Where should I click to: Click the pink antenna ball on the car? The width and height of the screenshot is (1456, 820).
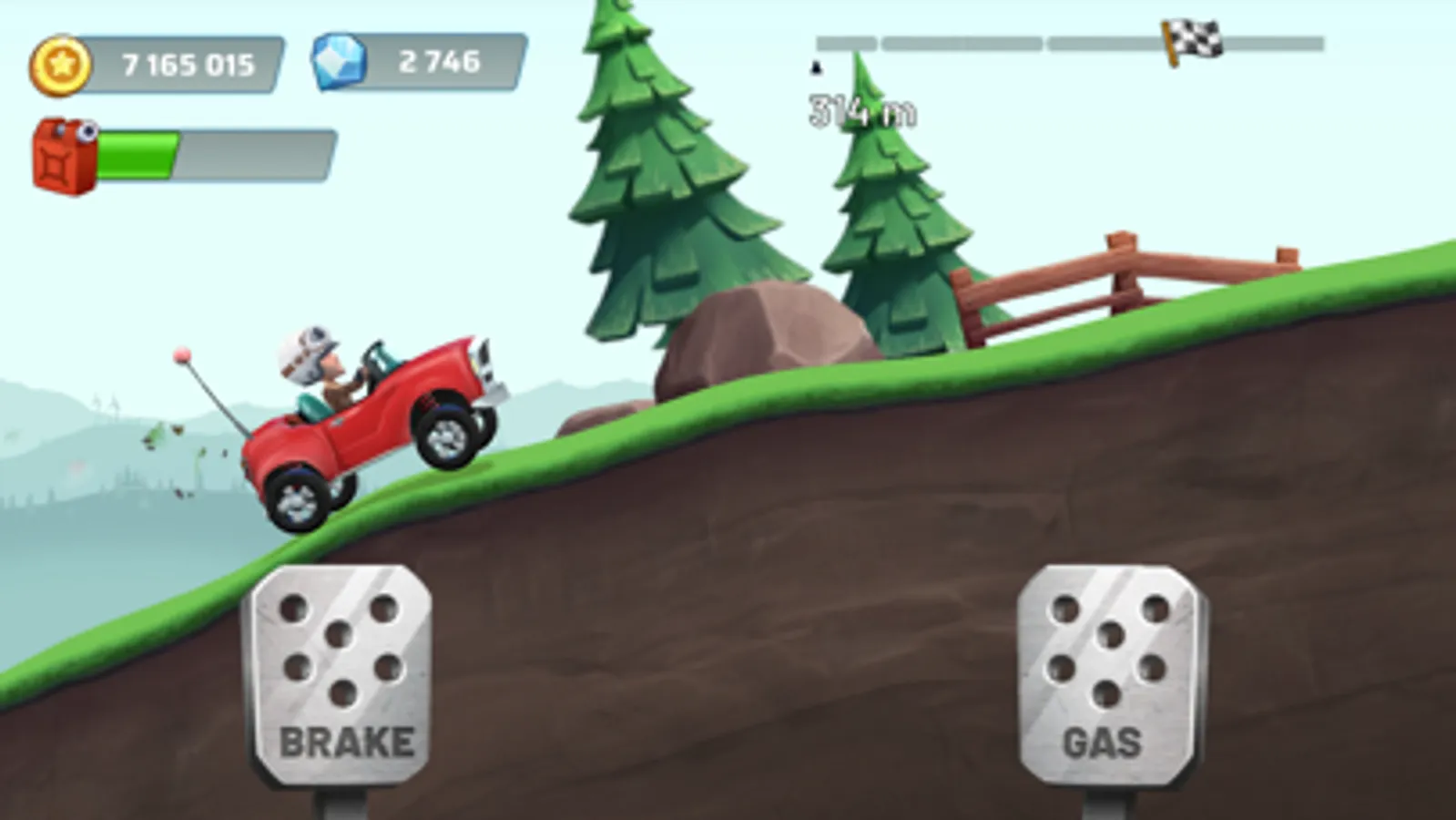[184, 355]
